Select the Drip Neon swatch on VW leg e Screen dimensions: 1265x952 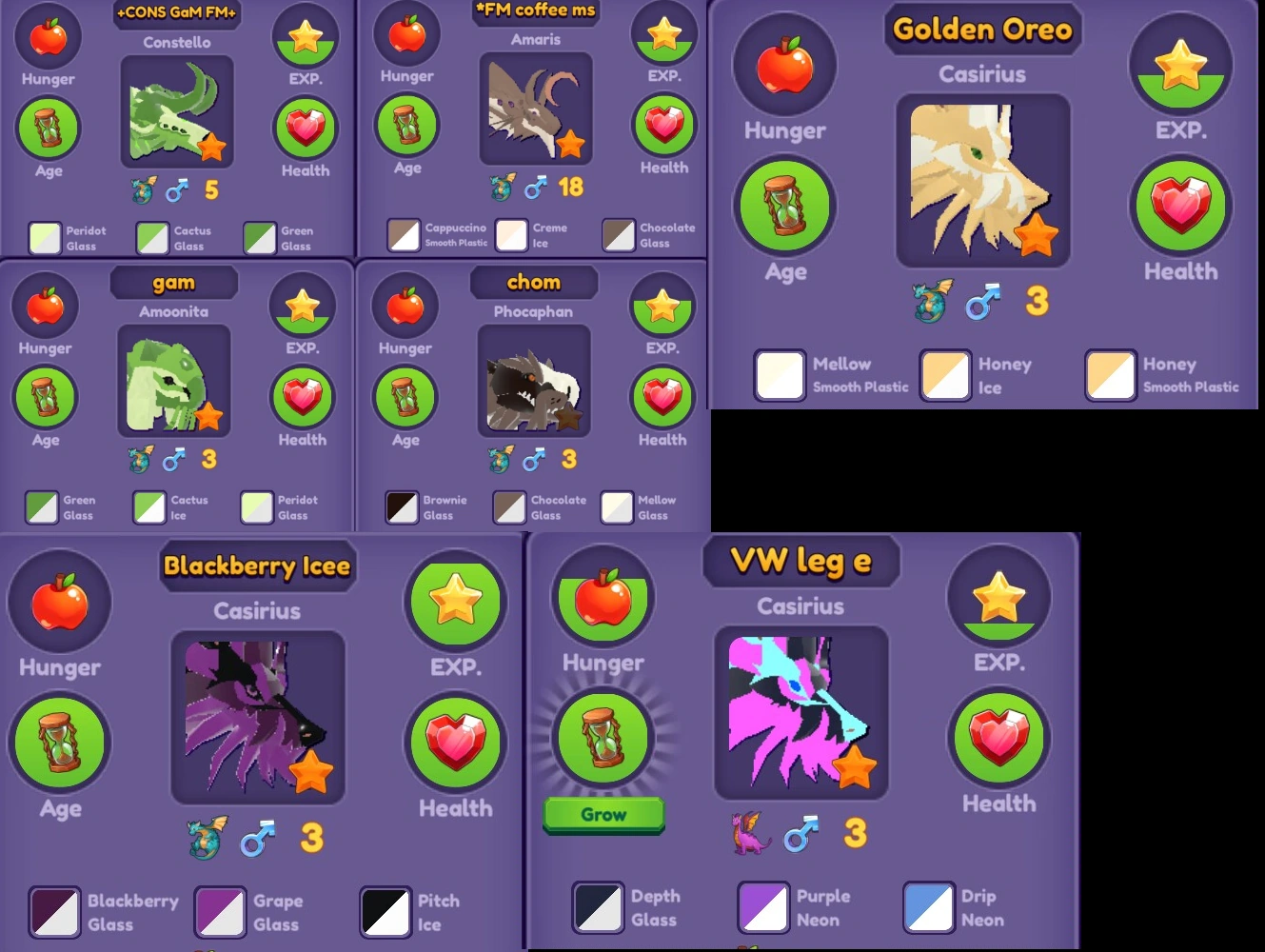point(928,907)
